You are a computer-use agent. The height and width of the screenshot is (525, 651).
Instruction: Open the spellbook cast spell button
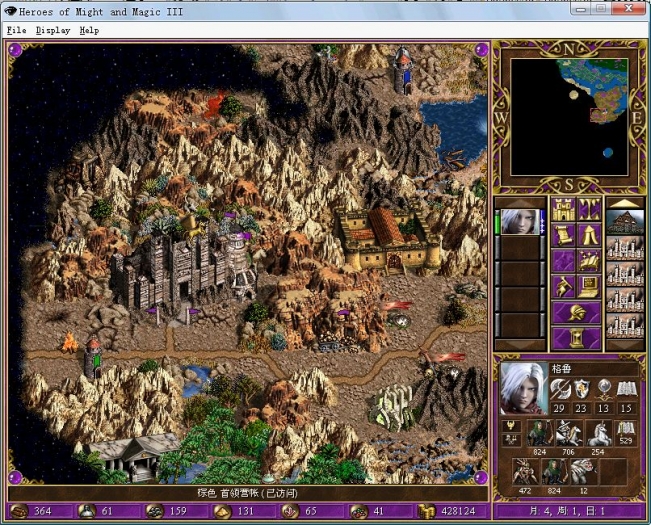coord(590,262)
